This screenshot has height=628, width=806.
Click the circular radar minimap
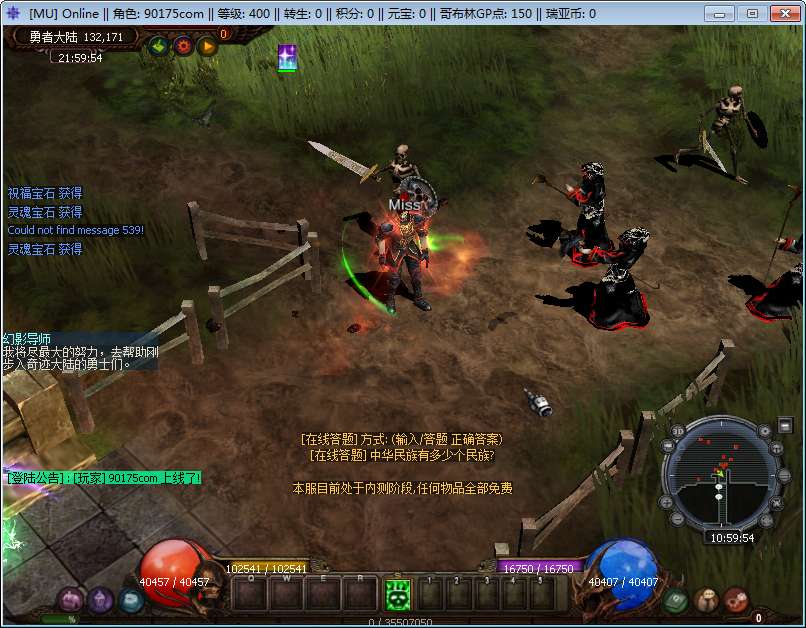[722, 476]
